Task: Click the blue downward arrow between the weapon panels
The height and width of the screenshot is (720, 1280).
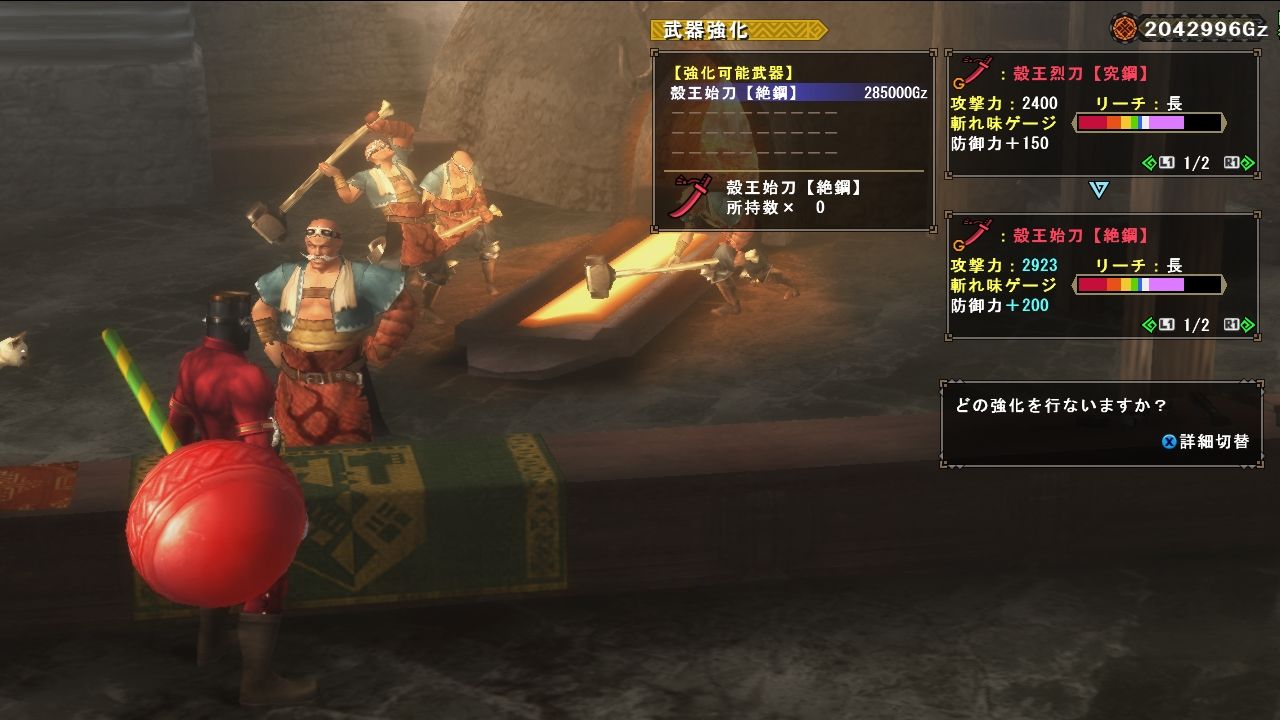Action: pos(1097,189)
